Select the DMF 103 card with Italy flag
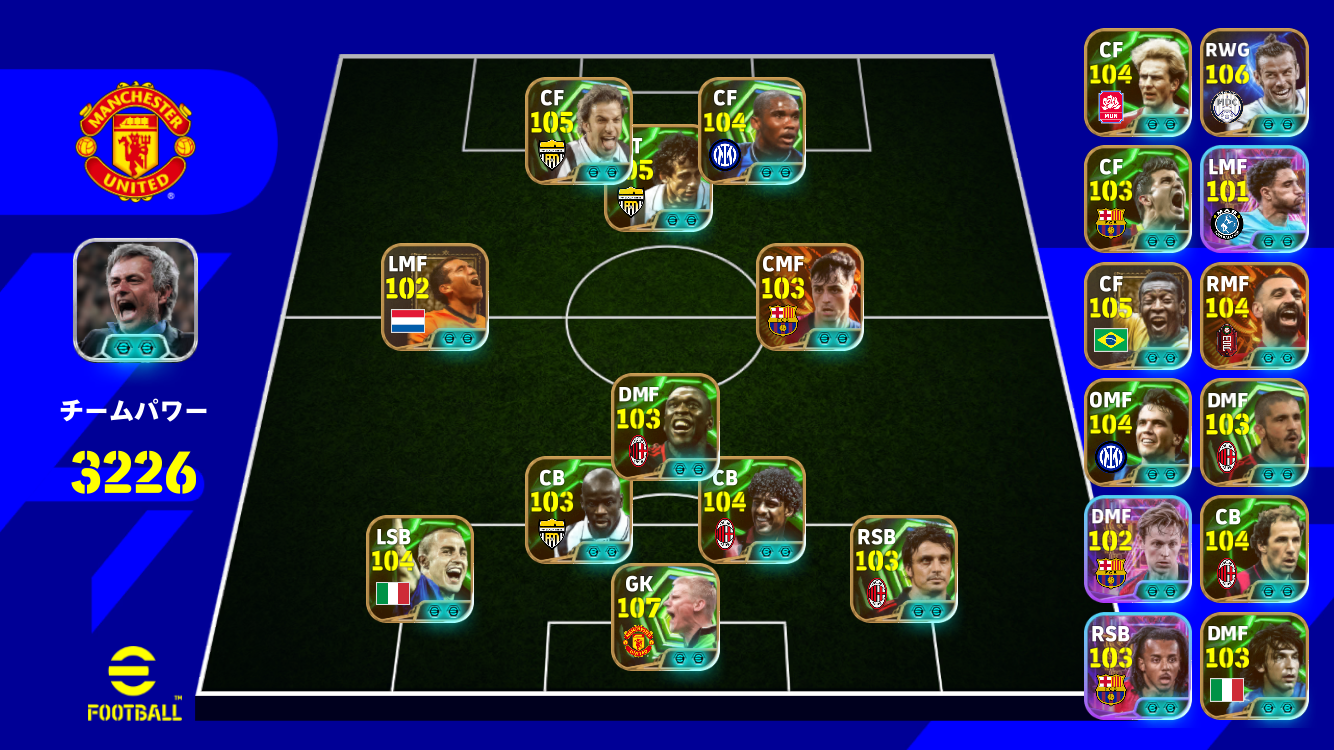The width and height of the screenshot is (1334, 750). 1254,666
